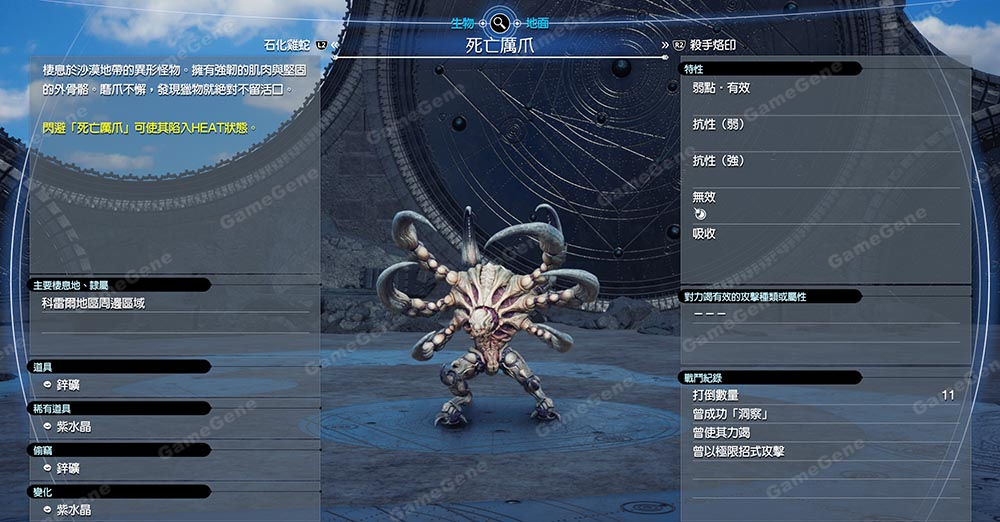Select 鋅礦 under the 偷竊 section
The height and width of the screenshot is (522, 1000).
(x=68, y=468)
